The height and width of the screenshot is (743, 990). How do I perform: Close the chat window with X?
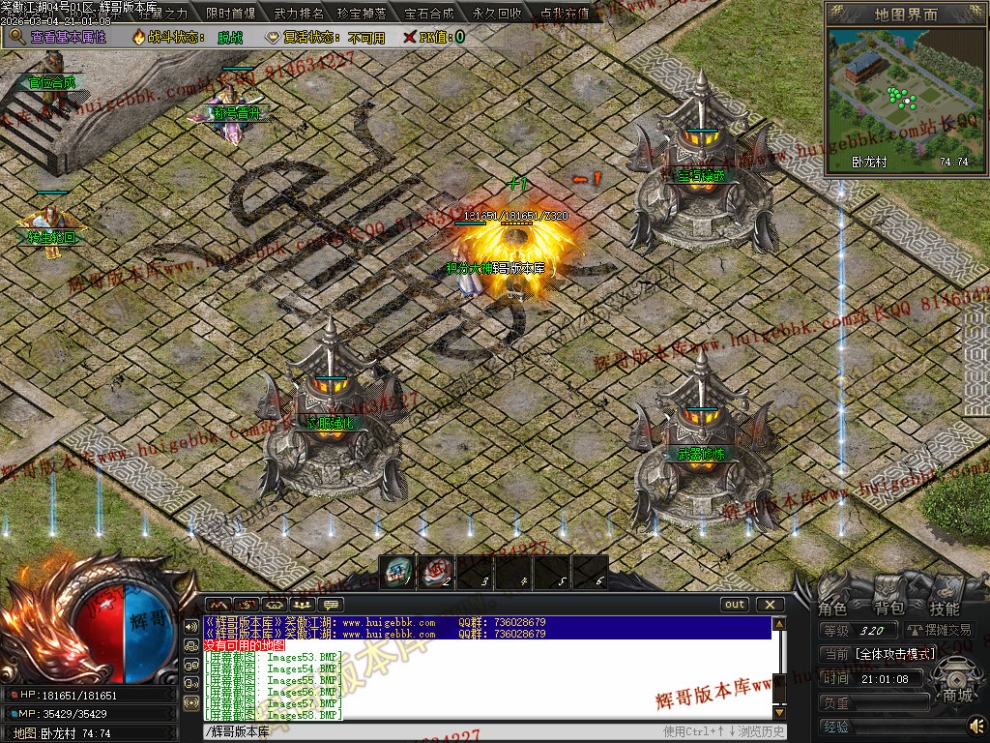(x=769, y=604)
